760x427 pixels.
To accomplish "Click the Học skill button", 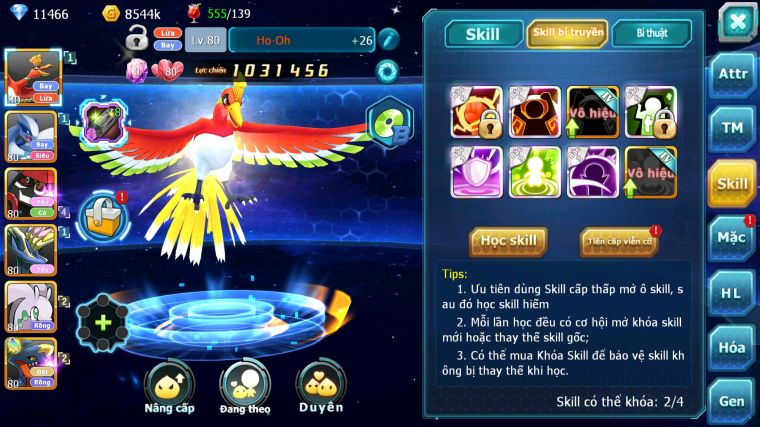I will (509, 241).
